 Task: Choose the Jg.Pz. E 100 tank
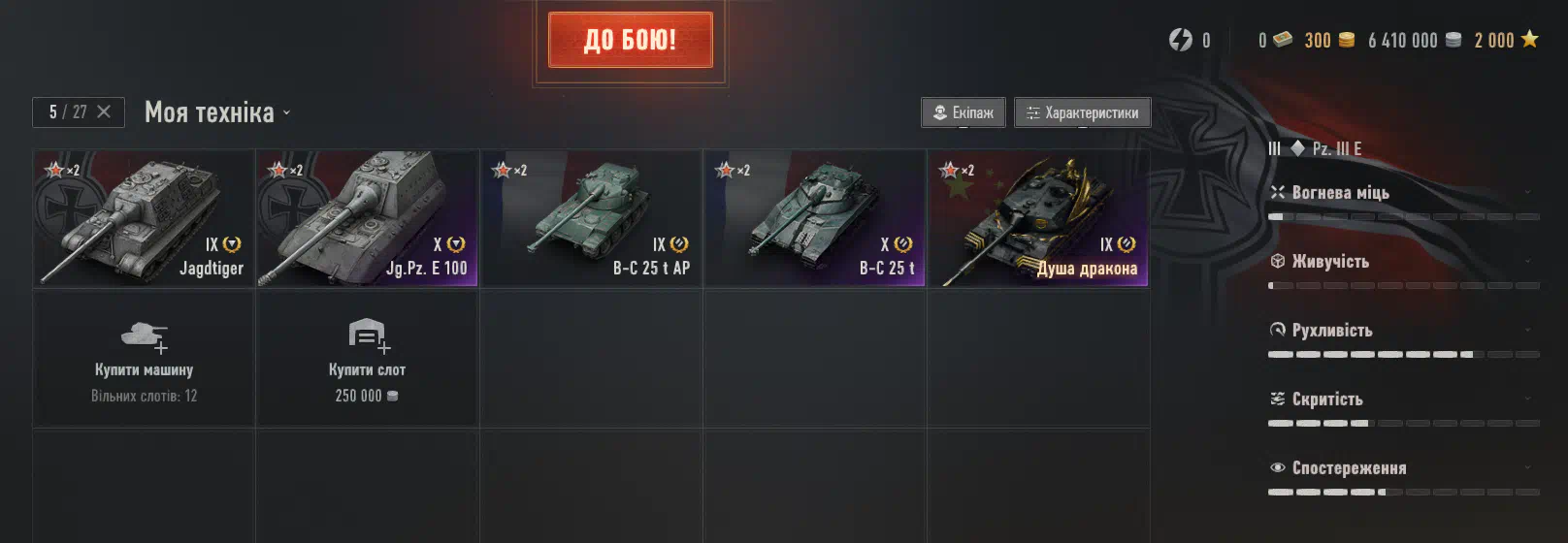point(367,218)
